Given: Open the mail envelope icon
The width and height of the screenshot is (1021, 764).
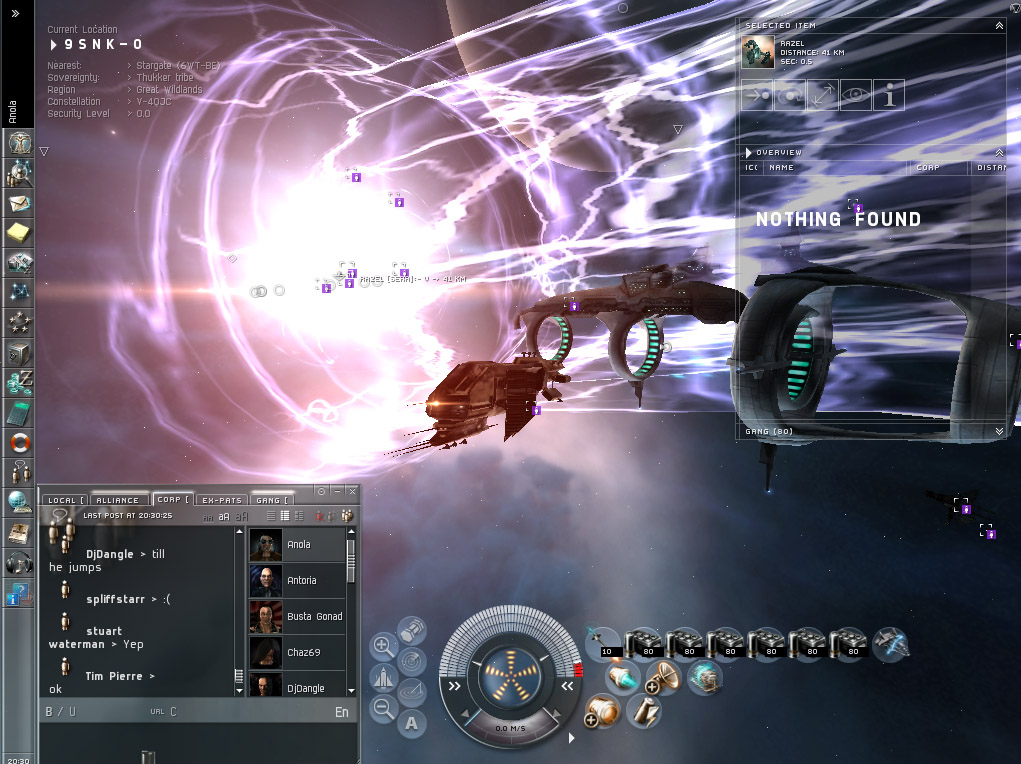Looking at the screenshot, I should [x=19, y=203].
